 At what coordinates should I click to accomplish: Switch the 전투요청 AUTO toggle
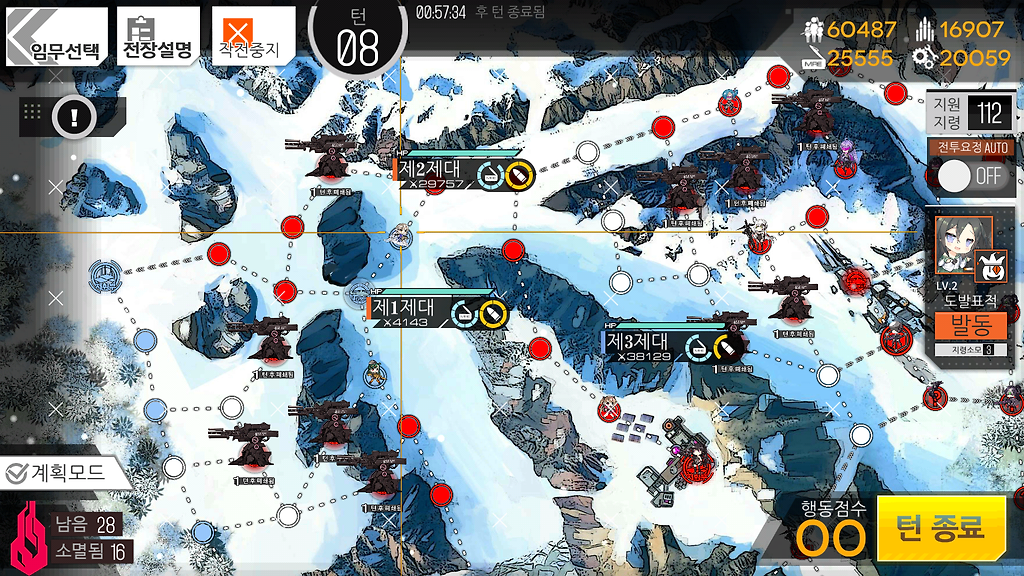coord(971,176)
